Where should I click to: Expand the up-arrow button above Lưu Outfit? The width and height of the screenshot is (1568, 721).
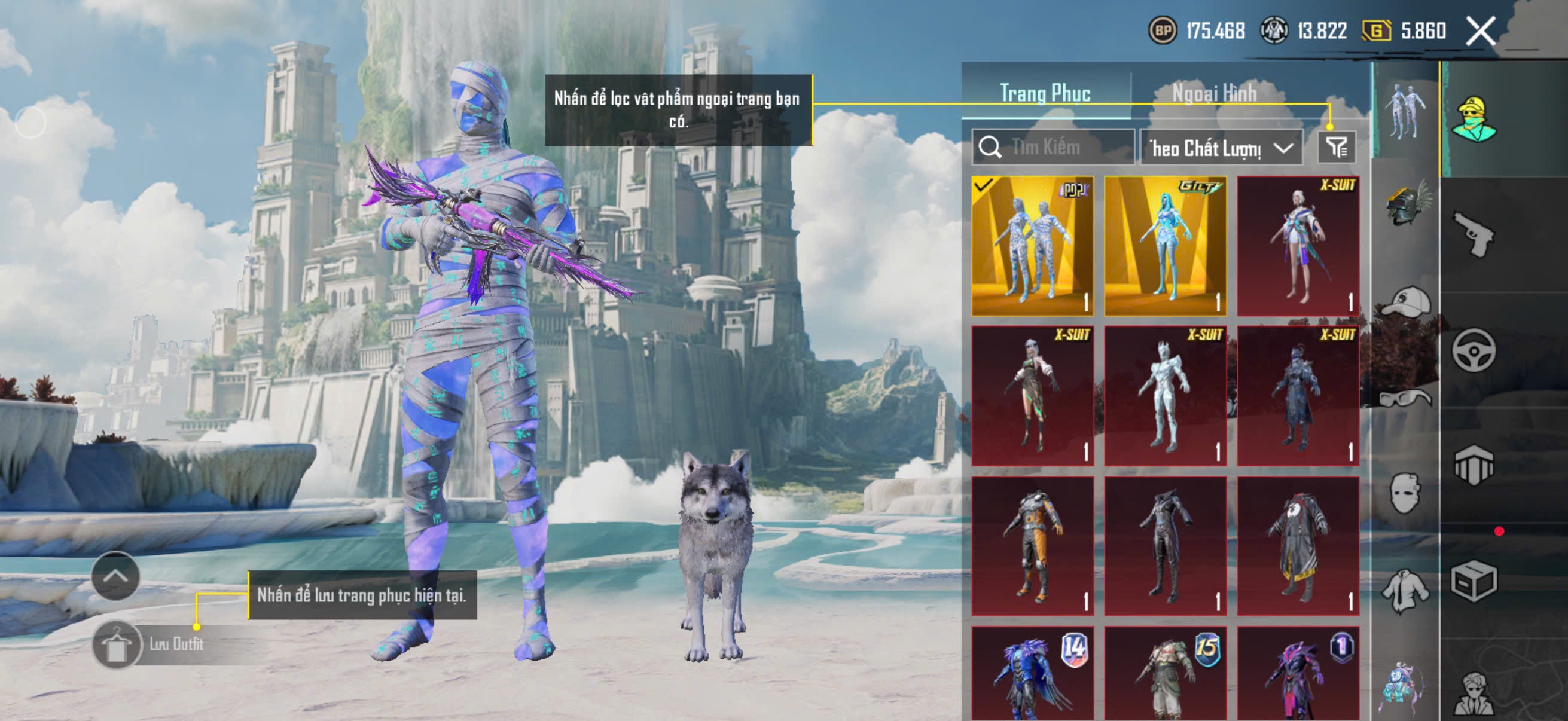point(115,576)
